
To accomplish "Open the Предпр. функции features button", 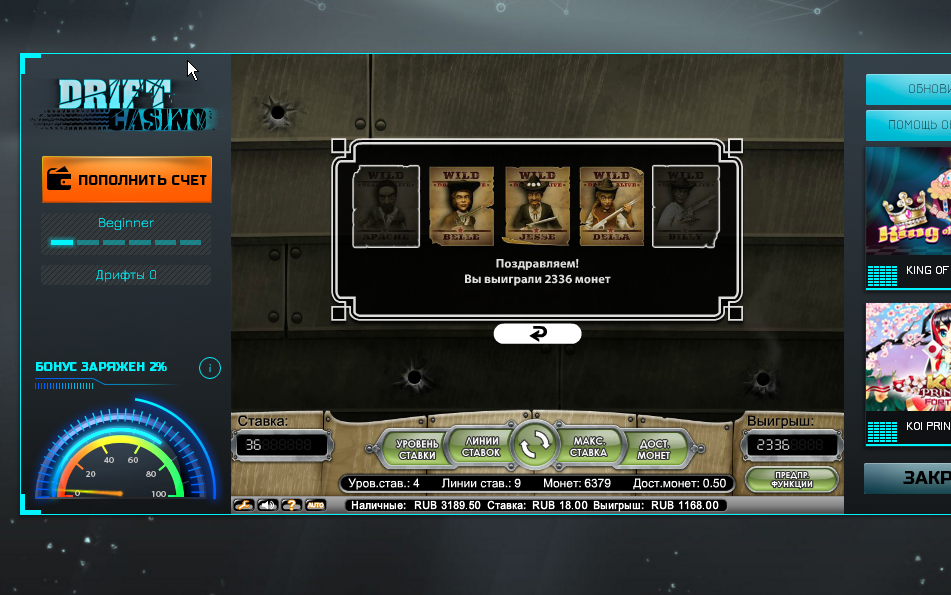I will [x=791, y=478].
